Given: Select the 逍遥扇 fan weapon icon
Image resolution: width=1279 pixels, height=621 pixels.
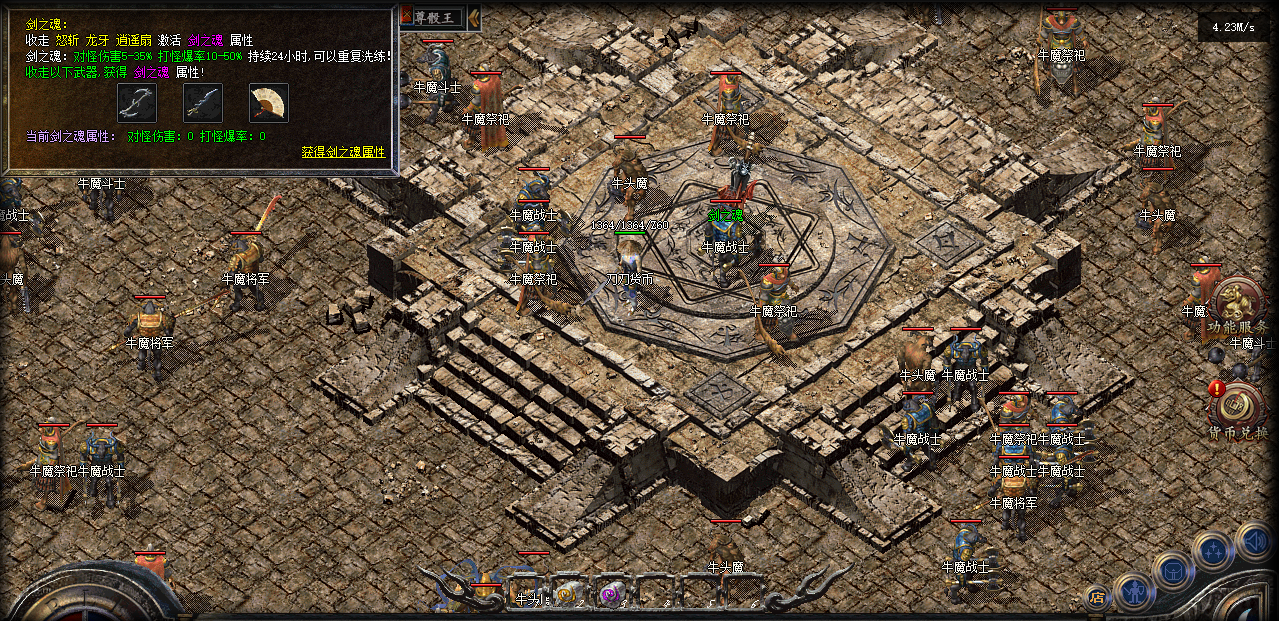Looking at the screenshot, I should coord(268,102).
